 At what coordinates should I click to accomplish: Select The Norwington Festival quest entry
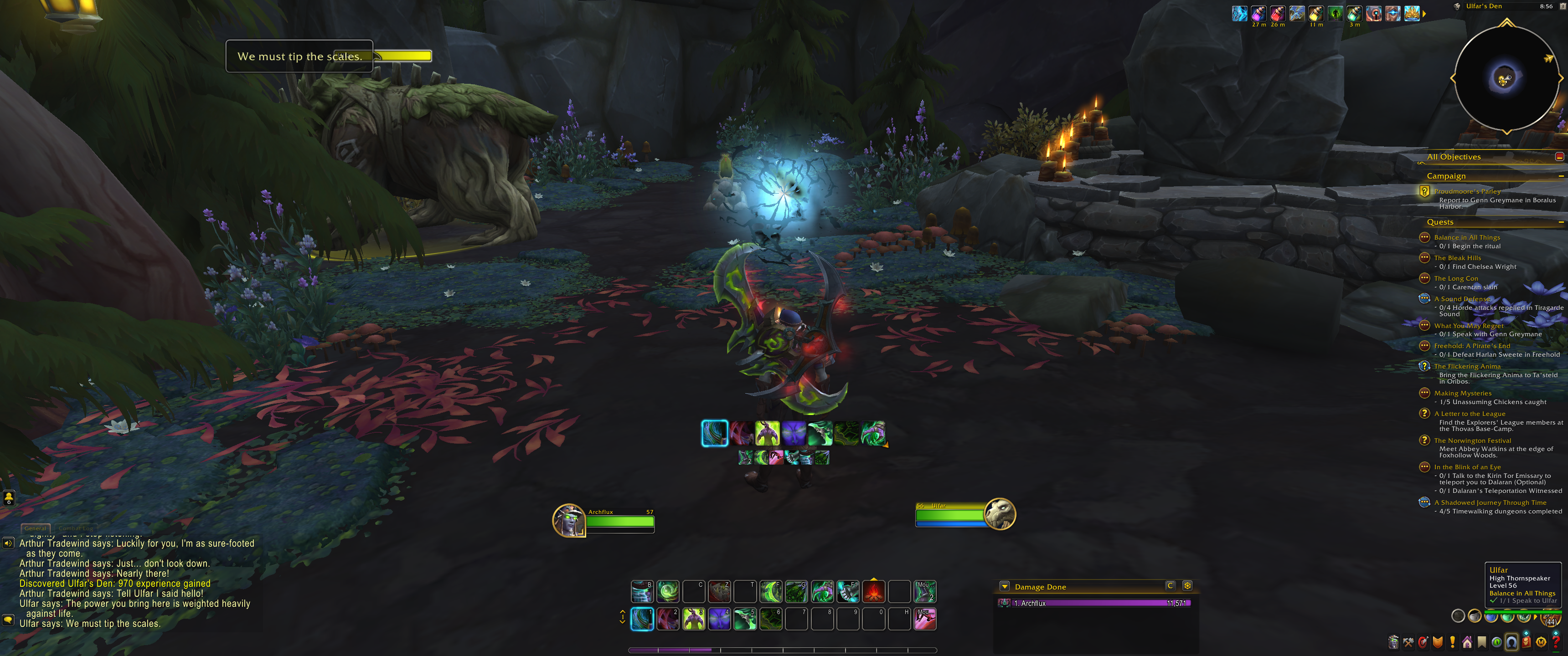click(x=1472, y=441)
